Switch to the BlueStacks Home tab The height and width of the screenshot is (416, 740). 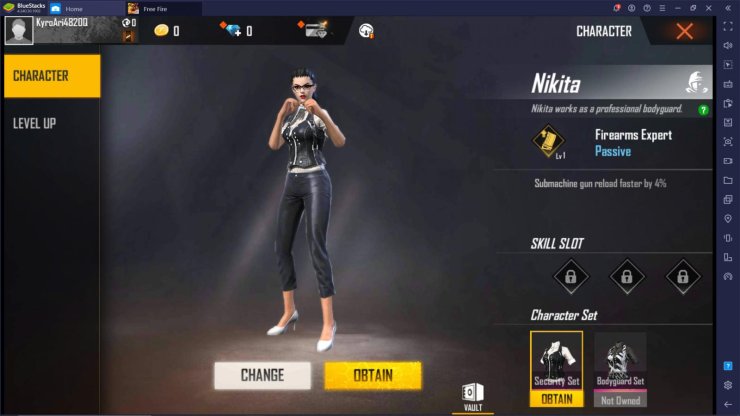pyautogui.click(x=80, y=8)
